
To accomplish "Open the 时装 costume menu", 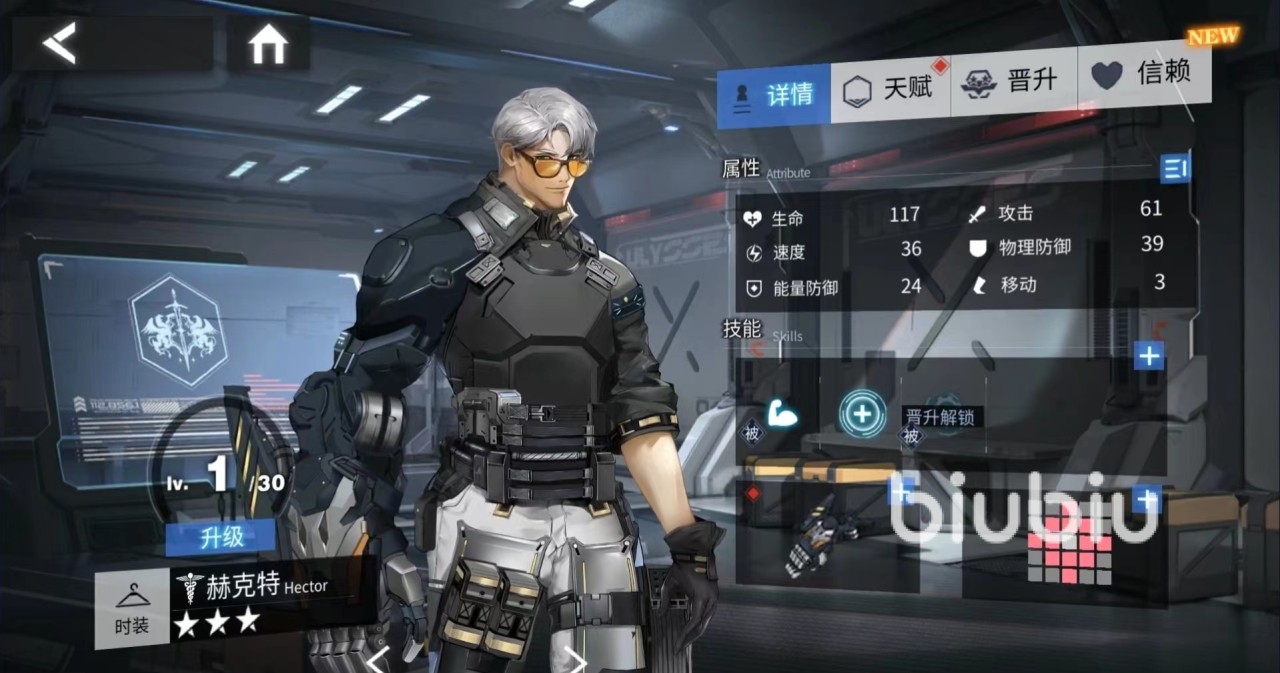I will [132, 612].
